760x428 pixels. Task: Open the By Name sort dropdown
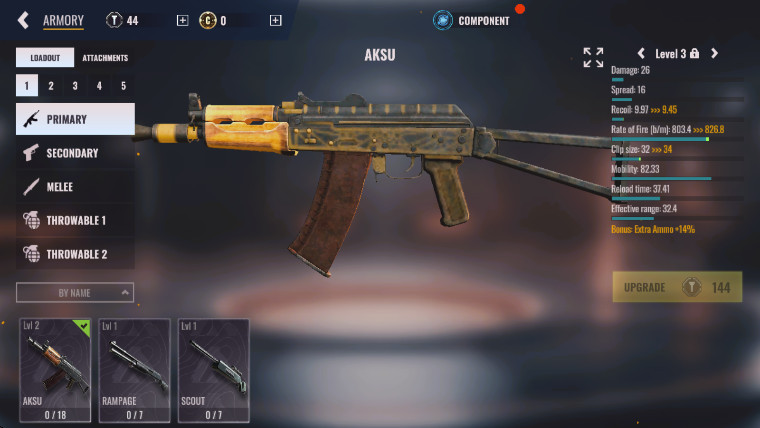75,292
